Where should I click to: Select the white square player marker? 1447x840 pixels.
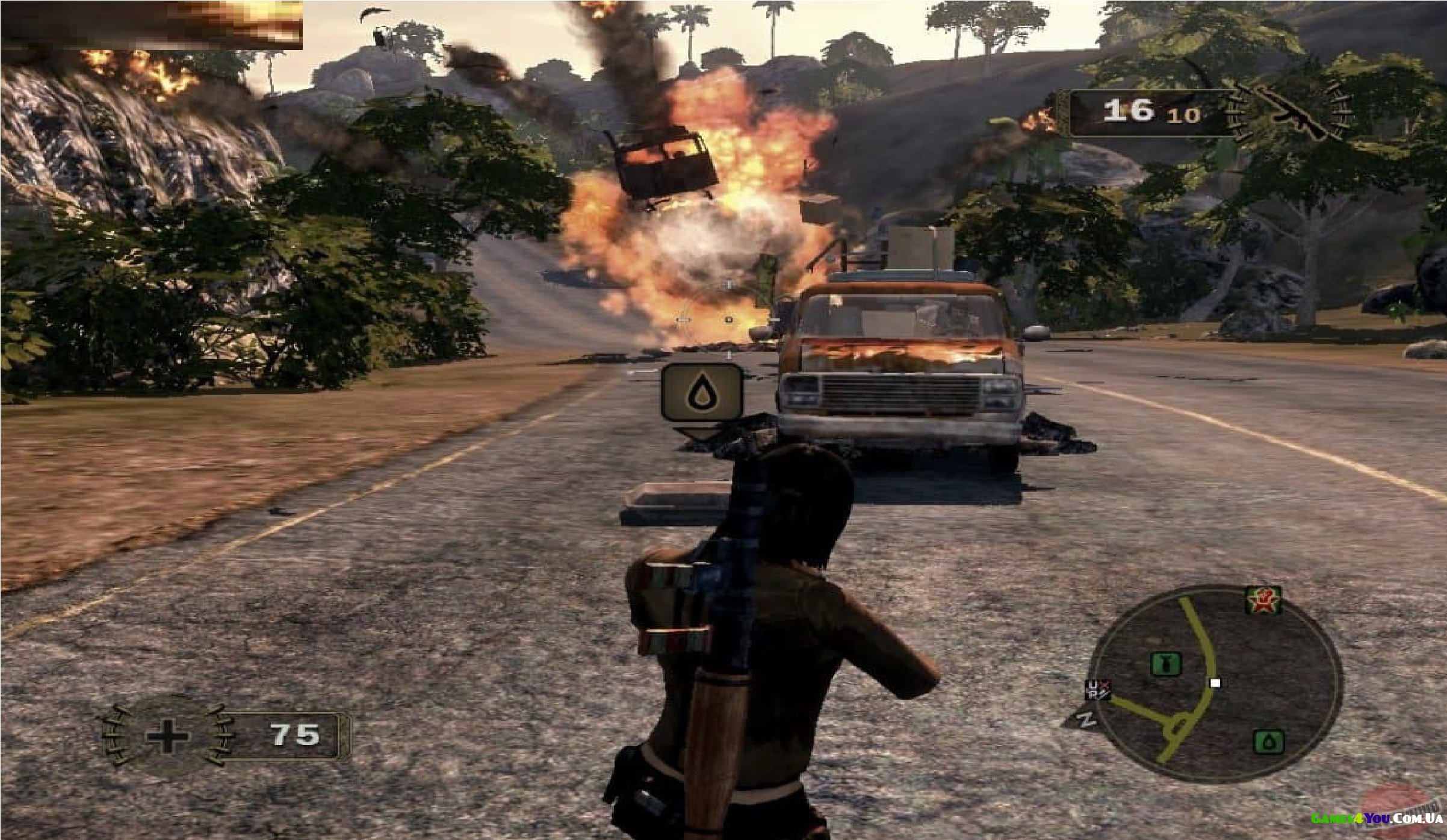[x=1215, y=683]
